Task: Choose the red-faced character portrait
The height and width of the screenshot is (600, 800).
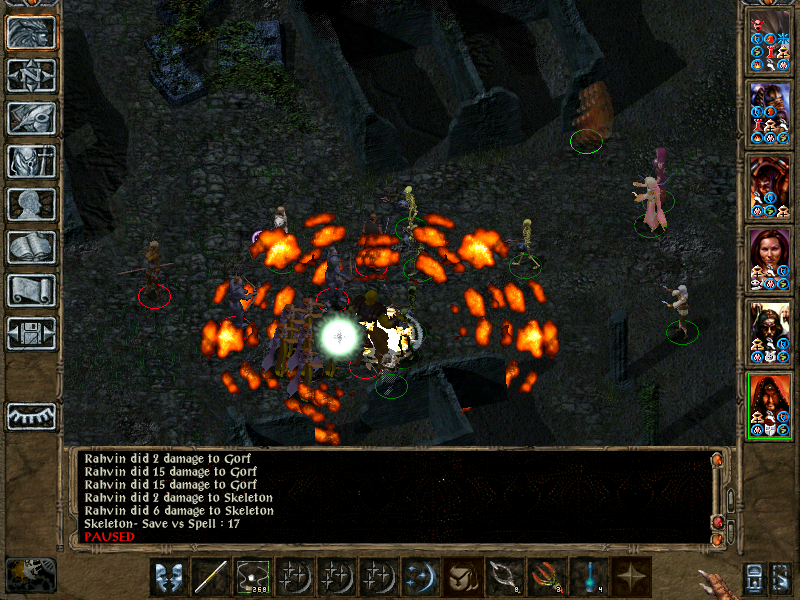Action: click(x=770, y=185)
